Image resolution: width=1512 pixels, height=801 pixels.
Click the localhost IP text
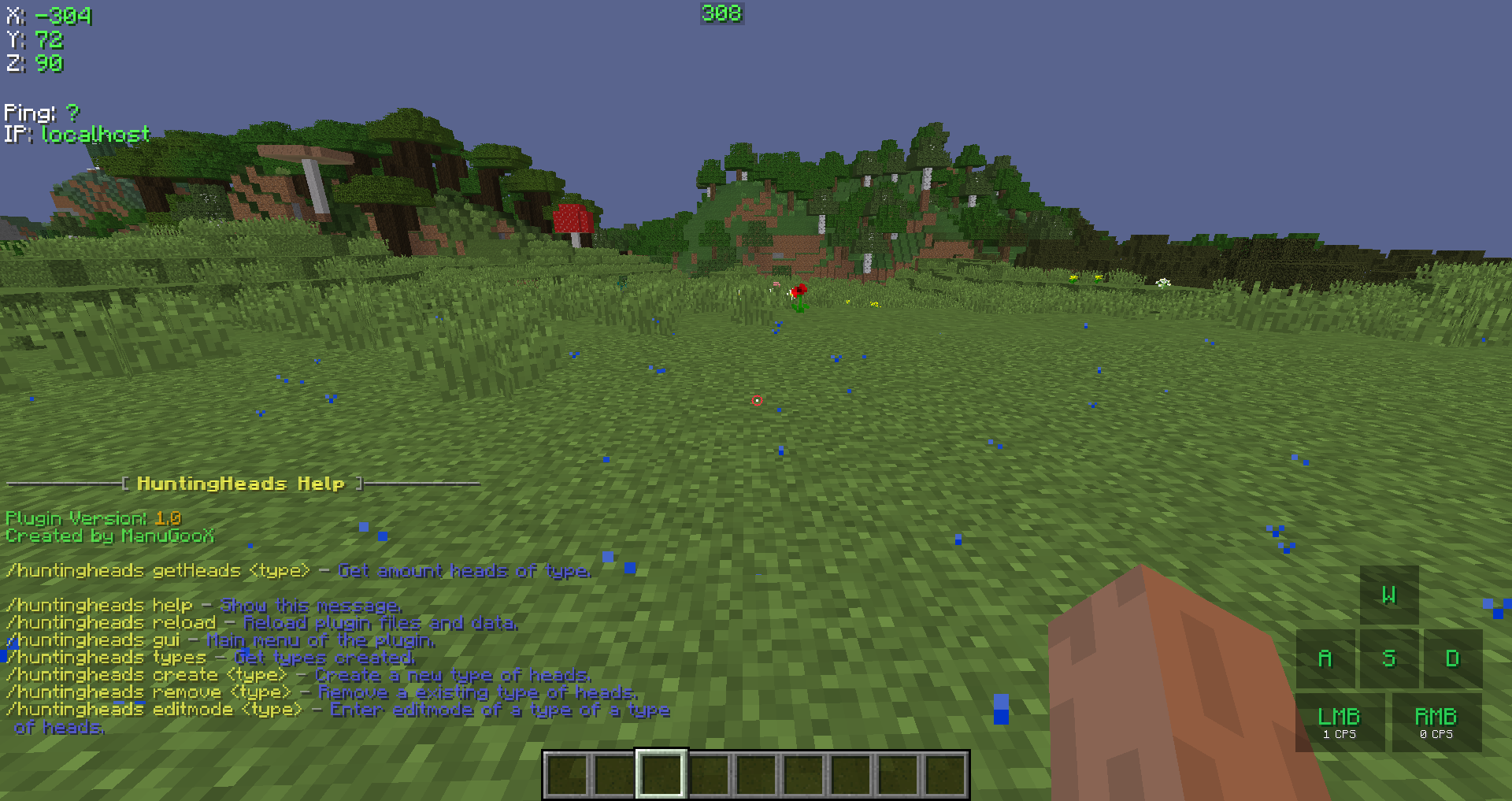click(96, 135)
